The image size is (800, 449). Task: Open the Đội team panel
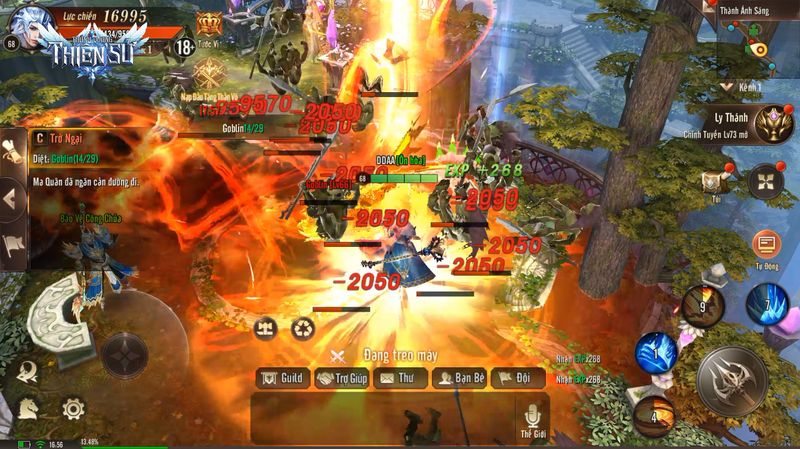(x=518, y=379)
